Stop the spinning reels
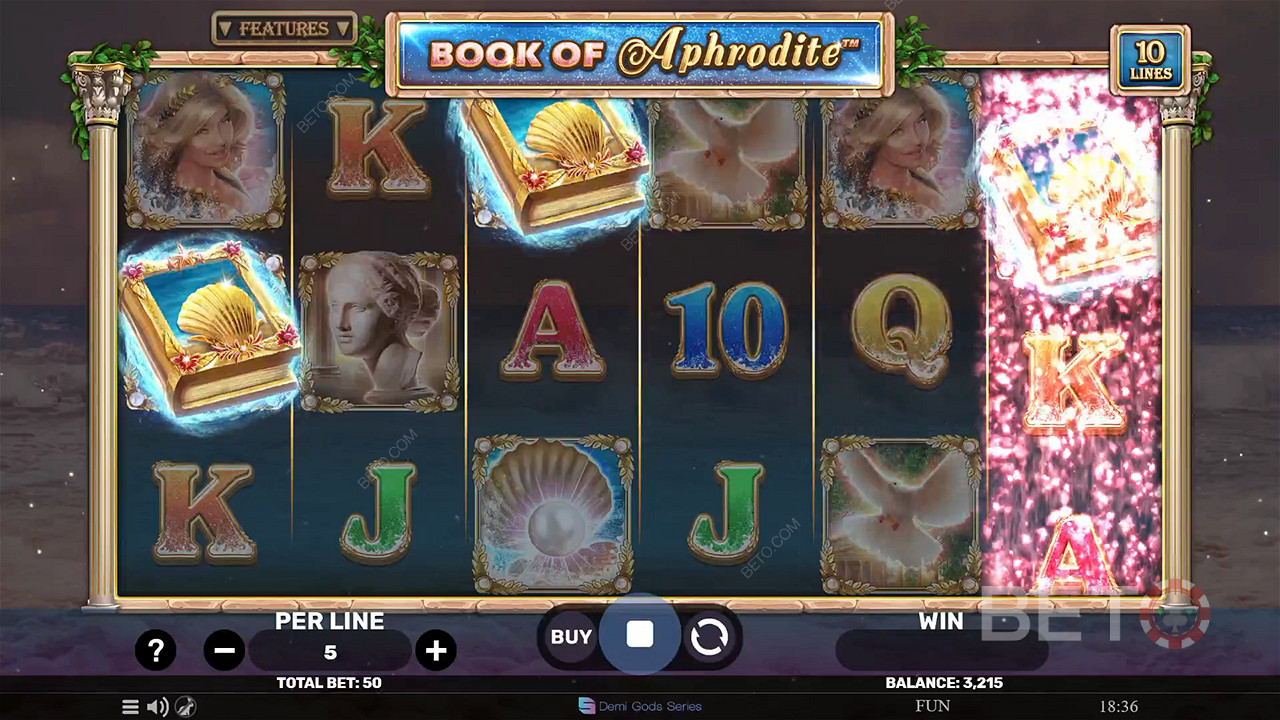 click(640, 634)
